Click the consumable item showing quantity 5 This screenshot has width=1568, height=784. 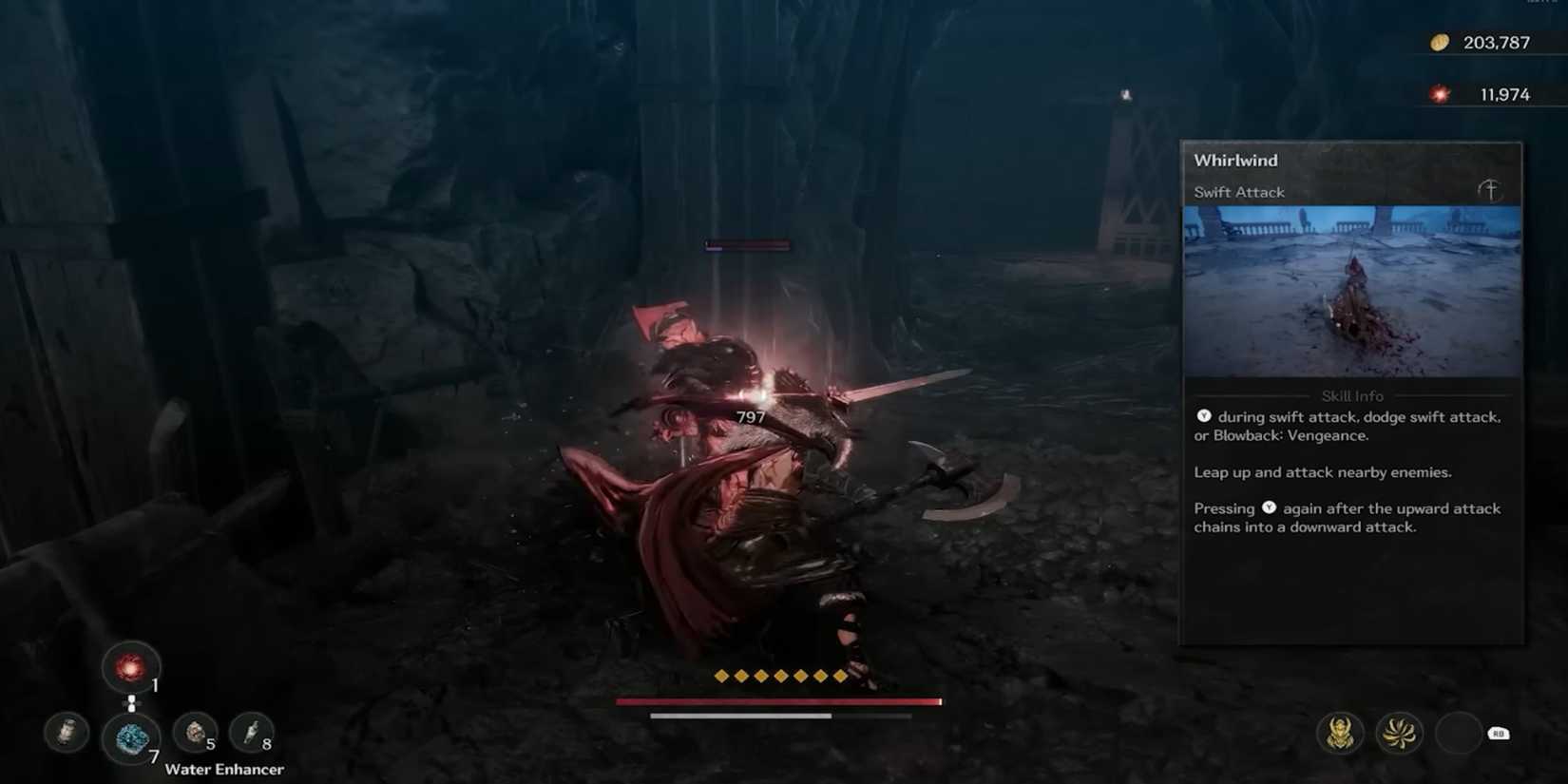click(193, 734)
